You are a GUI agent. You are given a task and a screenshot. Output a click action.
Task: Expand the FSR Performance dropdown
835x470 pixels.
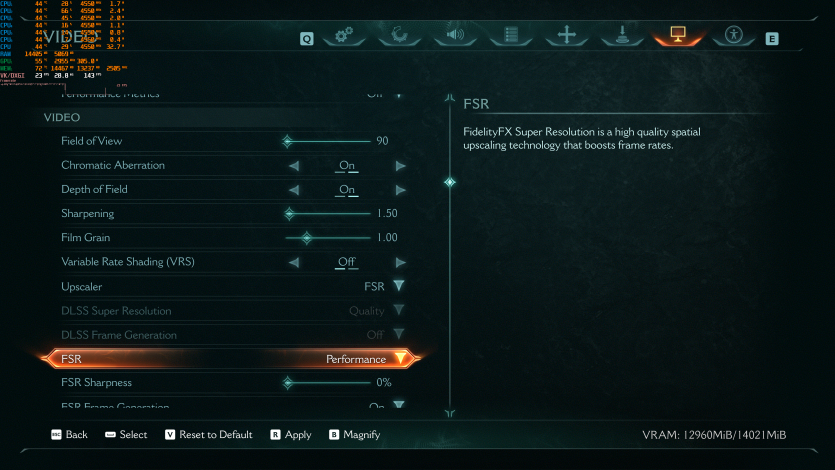point(400,359)
